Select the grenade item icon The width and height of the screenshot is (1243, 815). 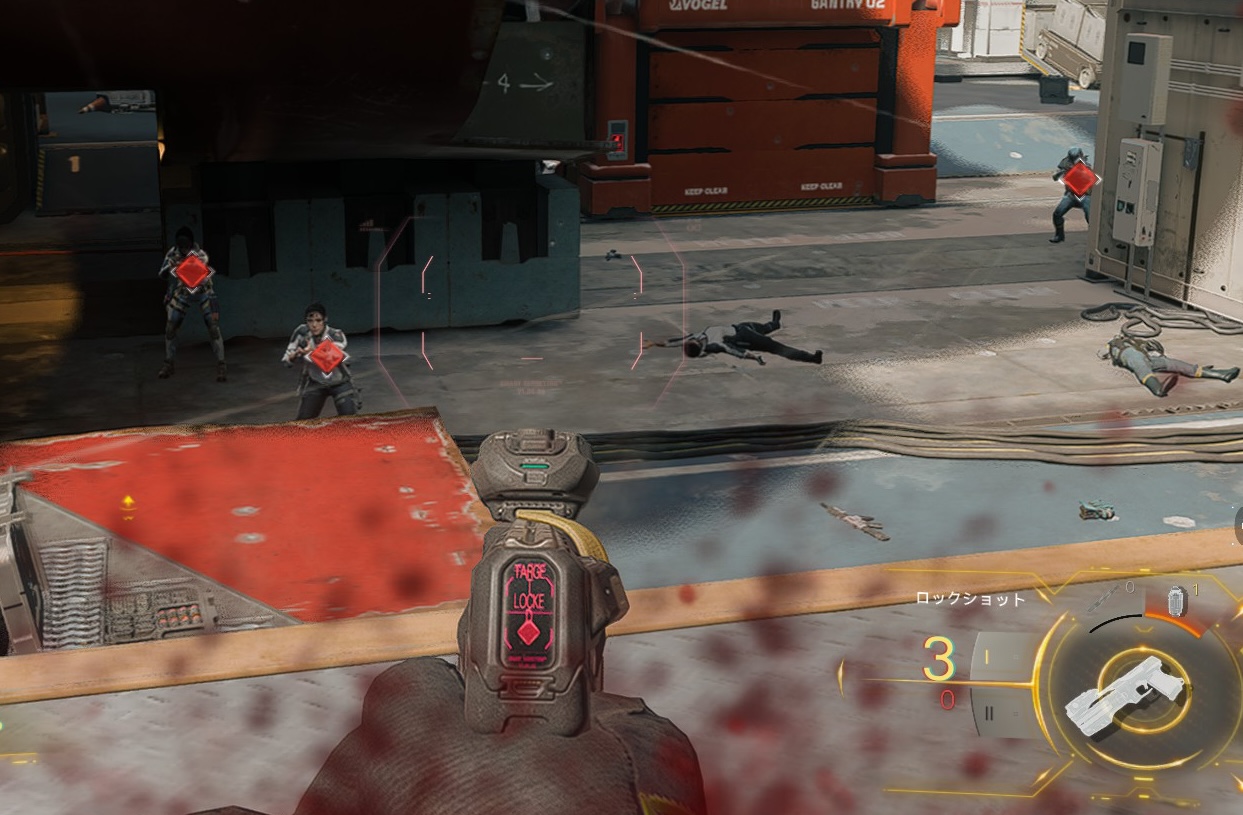[1176, 600]
